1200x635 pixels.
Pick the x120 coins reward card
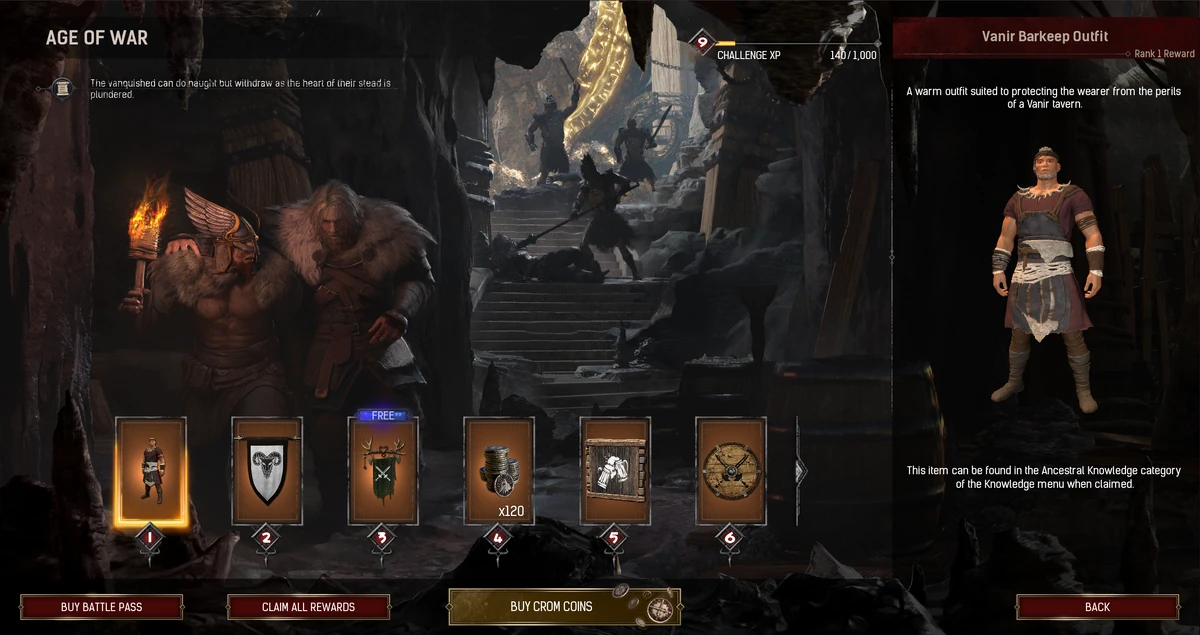coord(499,471)
